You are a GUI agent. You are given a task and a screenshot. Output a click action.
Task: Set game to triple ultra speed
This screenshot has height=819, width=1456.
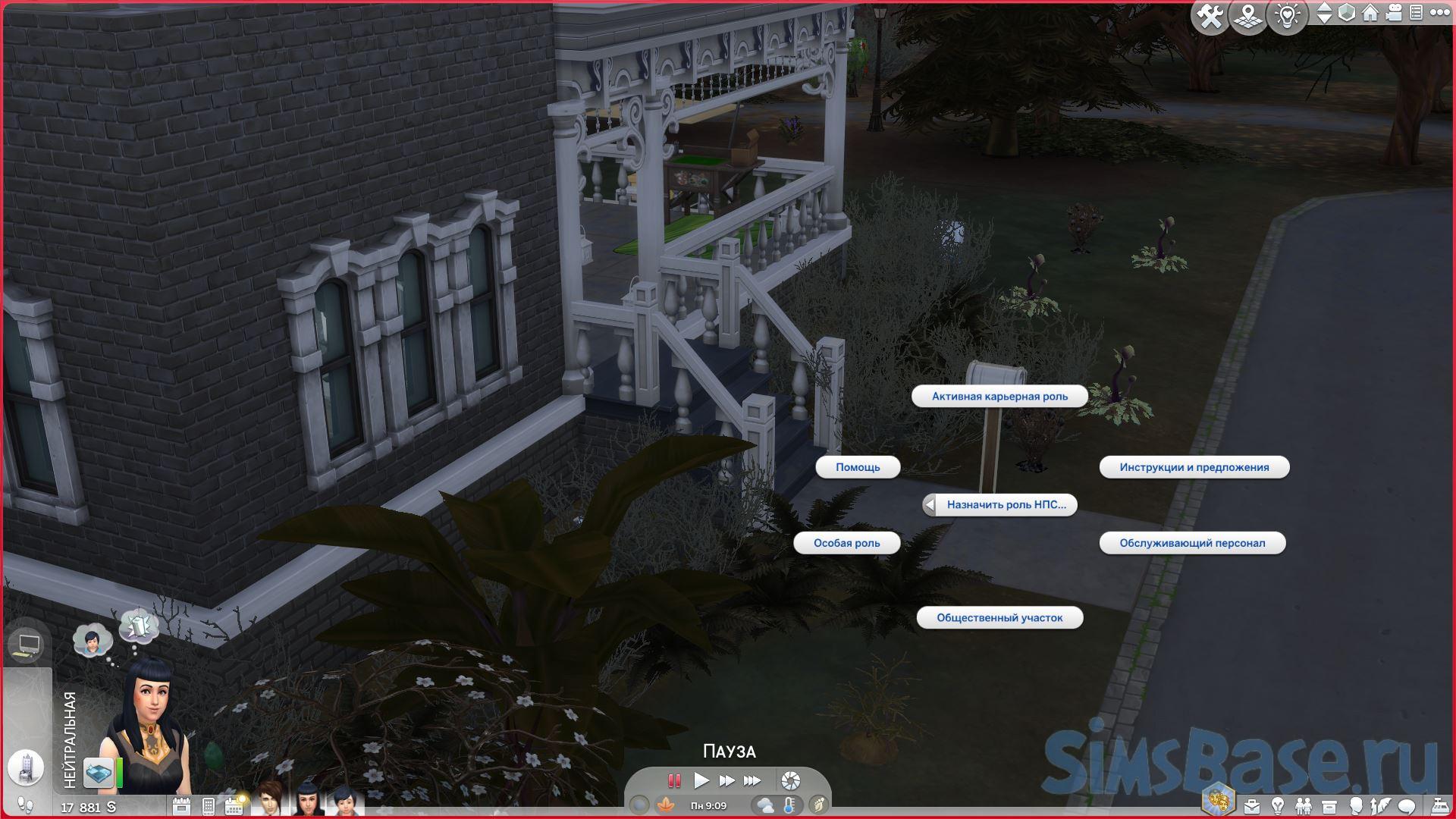click(x=752, y=780)
